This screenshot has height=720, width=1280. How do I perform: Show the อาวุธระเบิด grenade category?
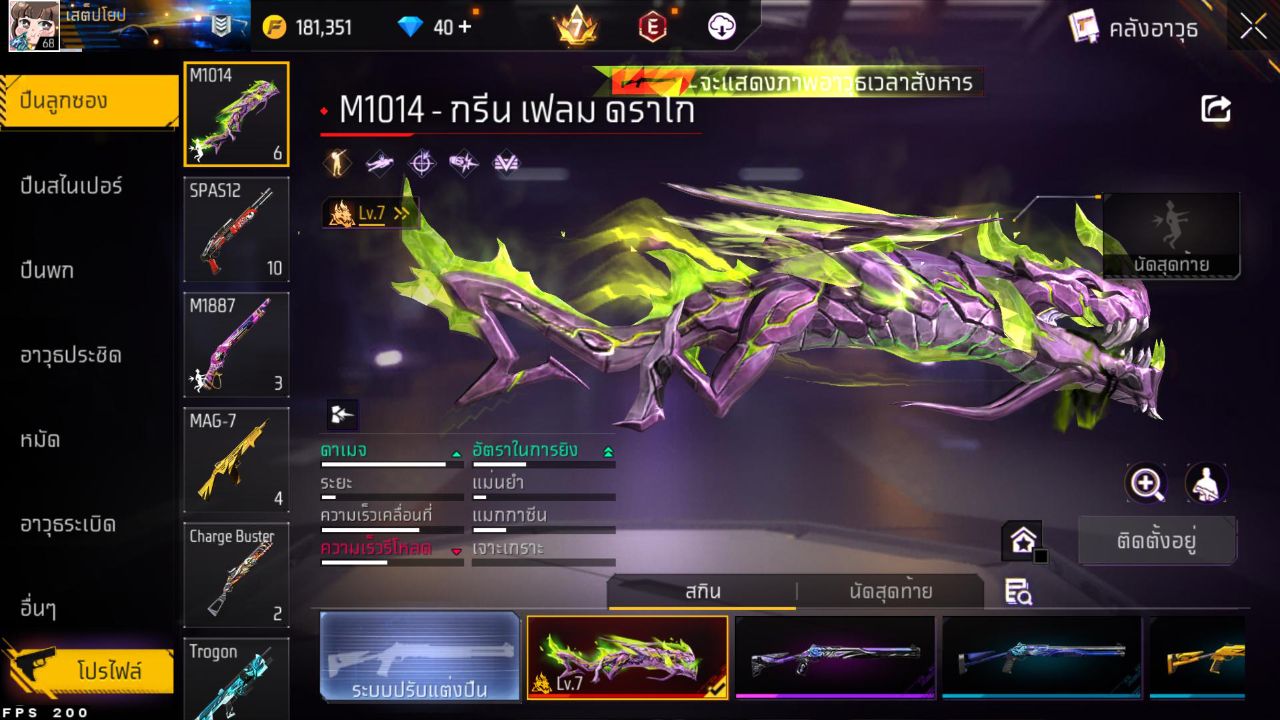(x=69, y=524)
